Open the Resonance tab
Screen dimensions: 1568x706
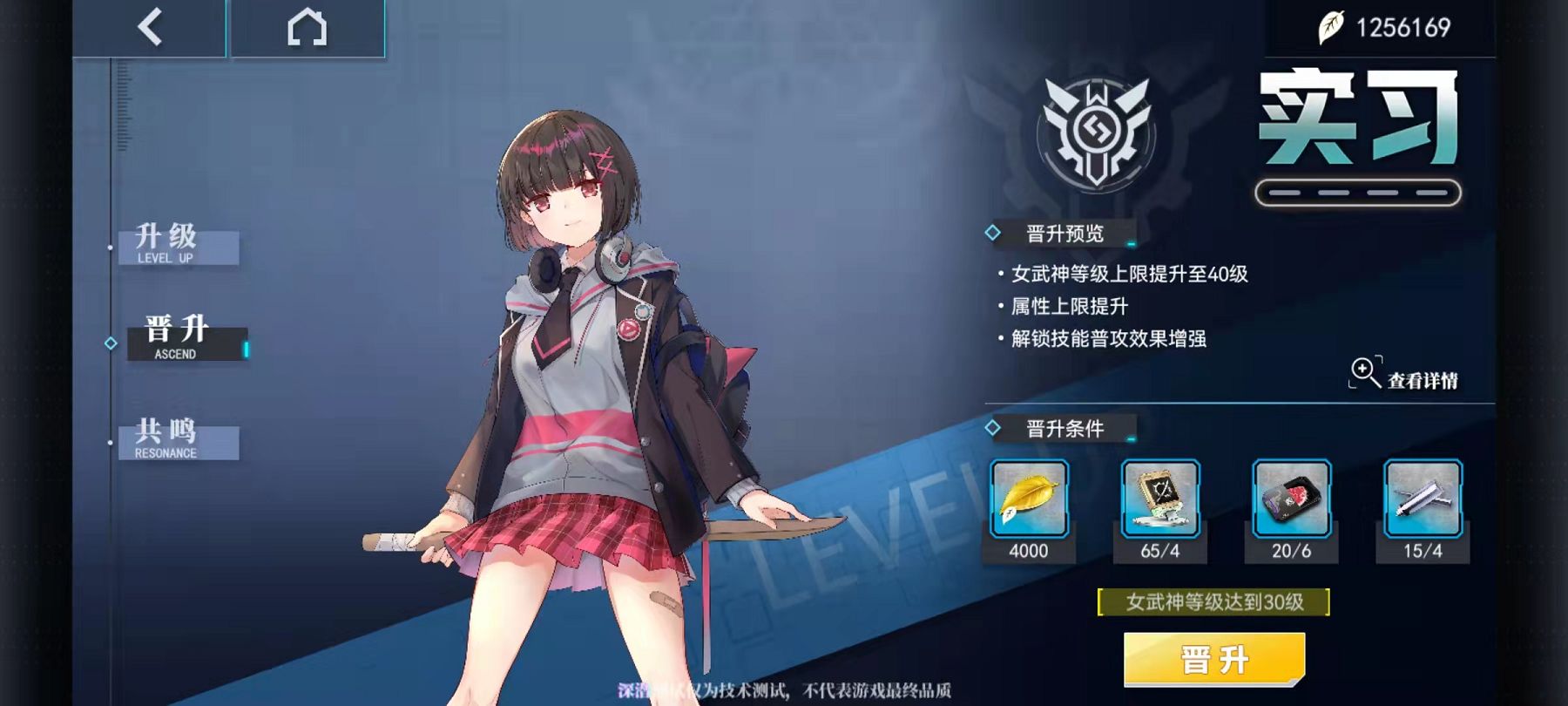[178, 439]
